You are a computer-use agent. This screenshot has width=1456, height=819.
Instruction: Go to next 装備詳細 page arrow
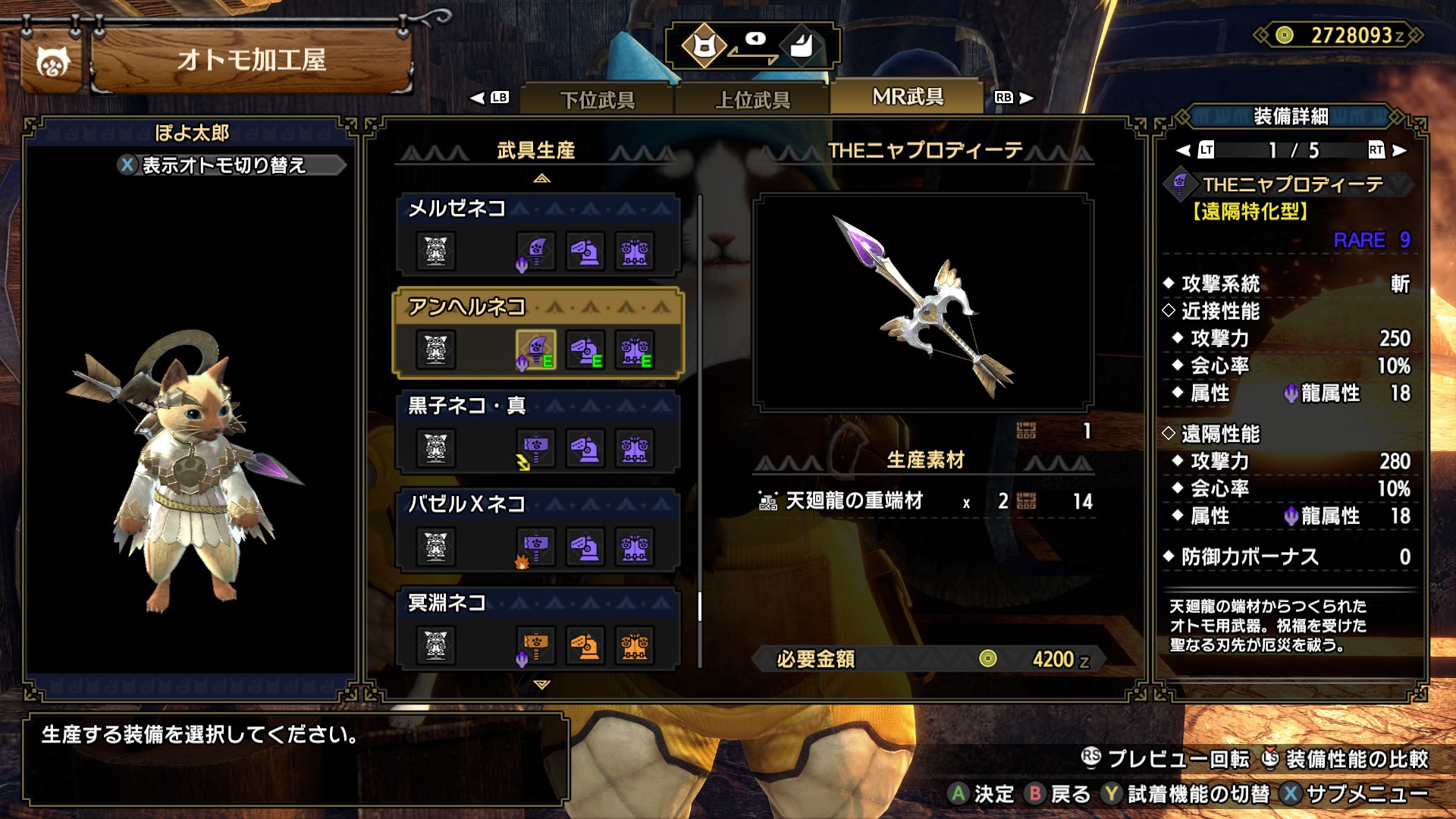point(1400,150)
